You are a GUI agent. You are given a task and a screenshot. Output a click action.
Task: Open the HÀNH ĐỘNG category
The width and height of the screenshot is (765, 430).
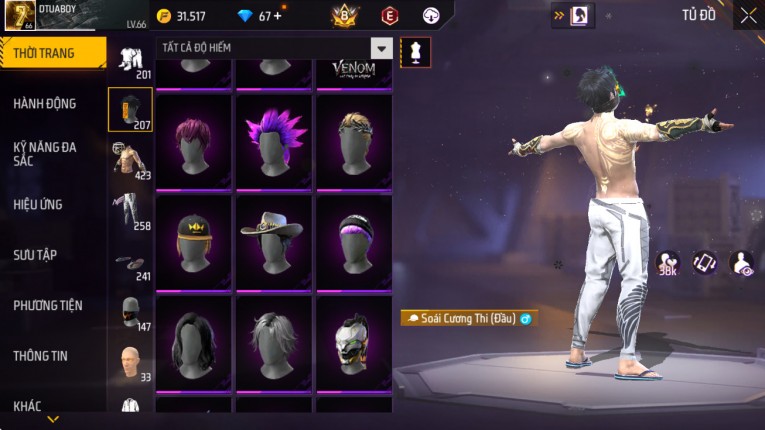point(45,103)
